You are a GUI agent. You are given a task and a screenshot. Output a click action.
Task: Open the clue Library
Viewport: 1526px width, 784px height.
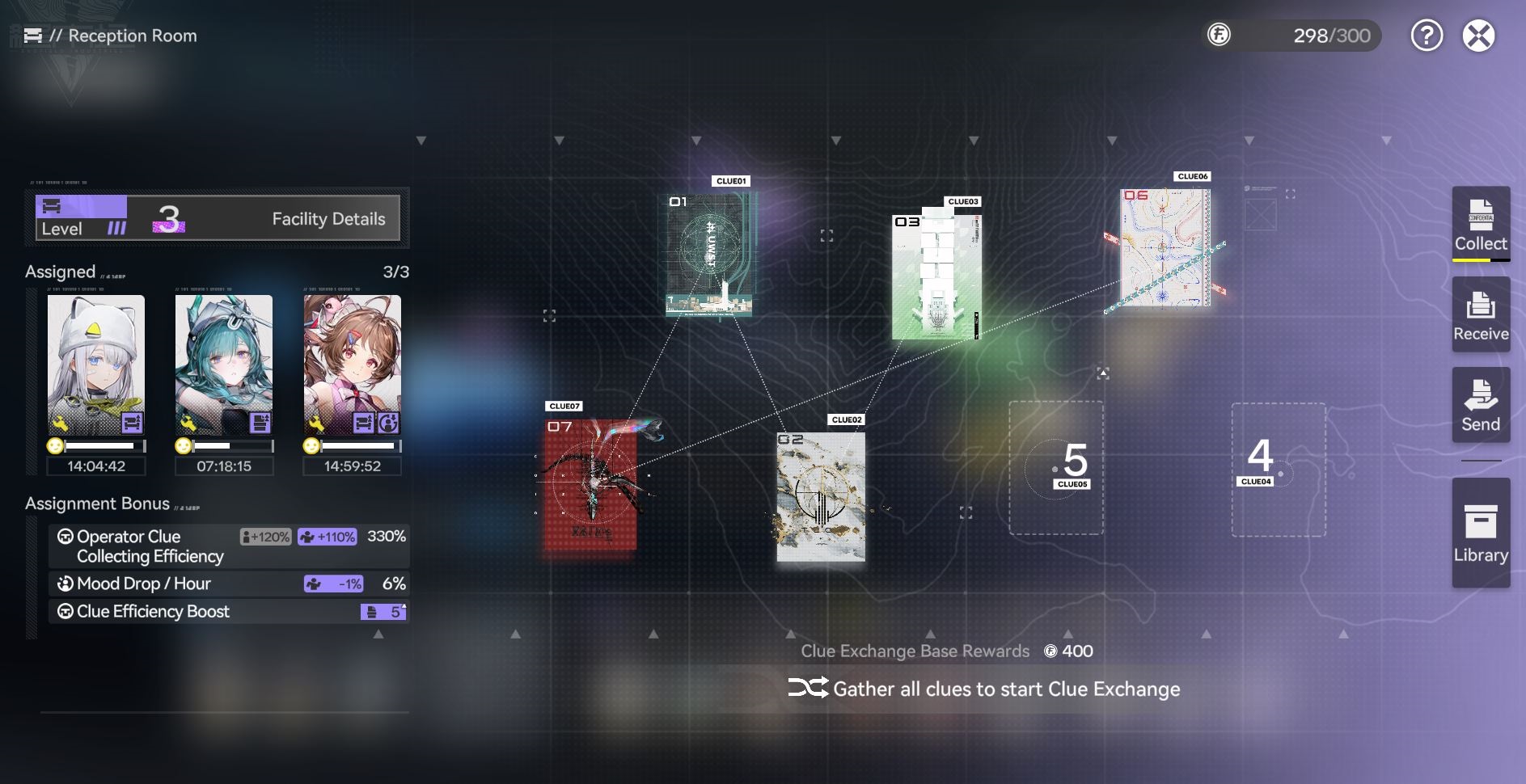click(x=1481, y=533)
